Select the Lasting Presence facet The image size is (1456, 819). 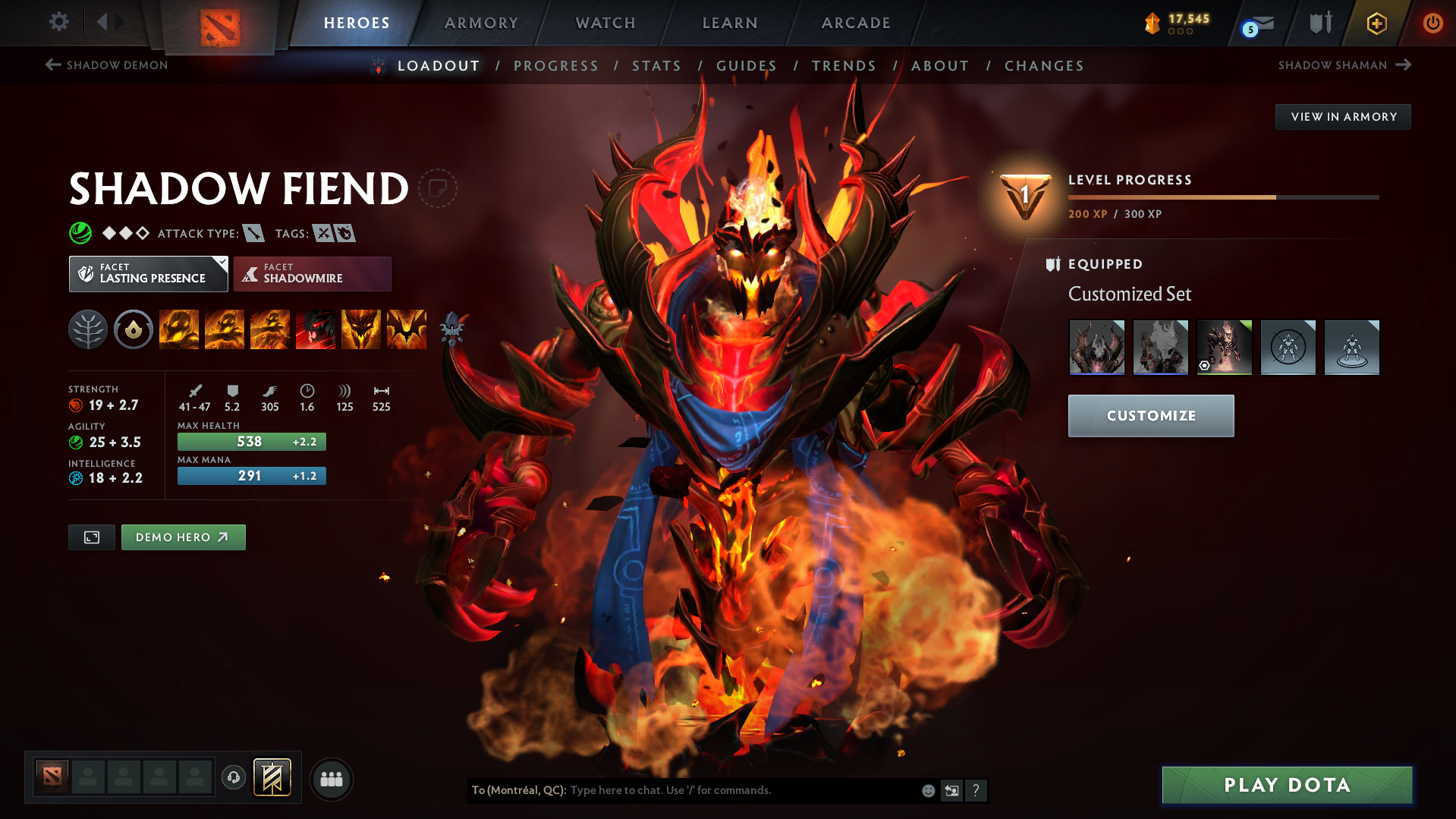tap(148, 273)
